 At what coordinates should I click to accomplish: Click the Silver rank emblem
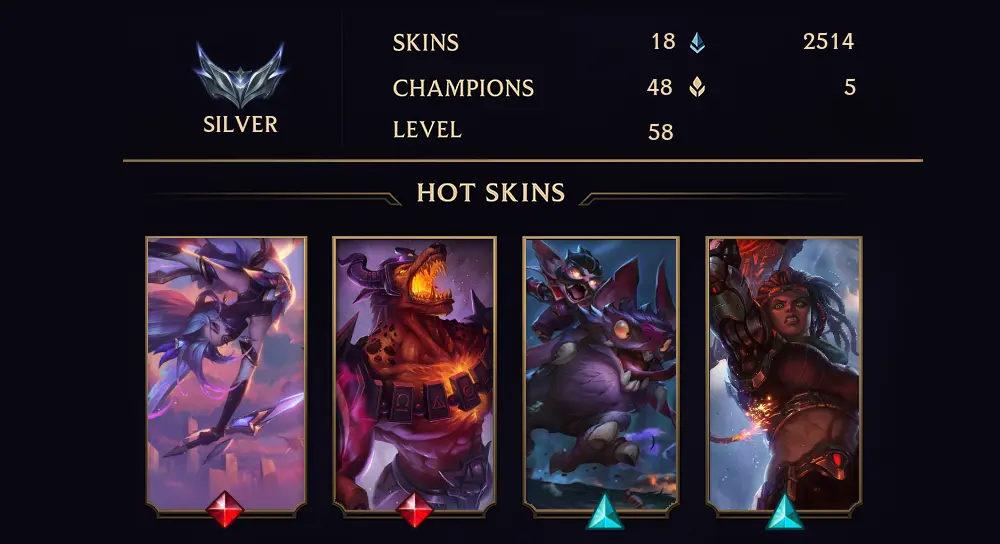(240, 75)
